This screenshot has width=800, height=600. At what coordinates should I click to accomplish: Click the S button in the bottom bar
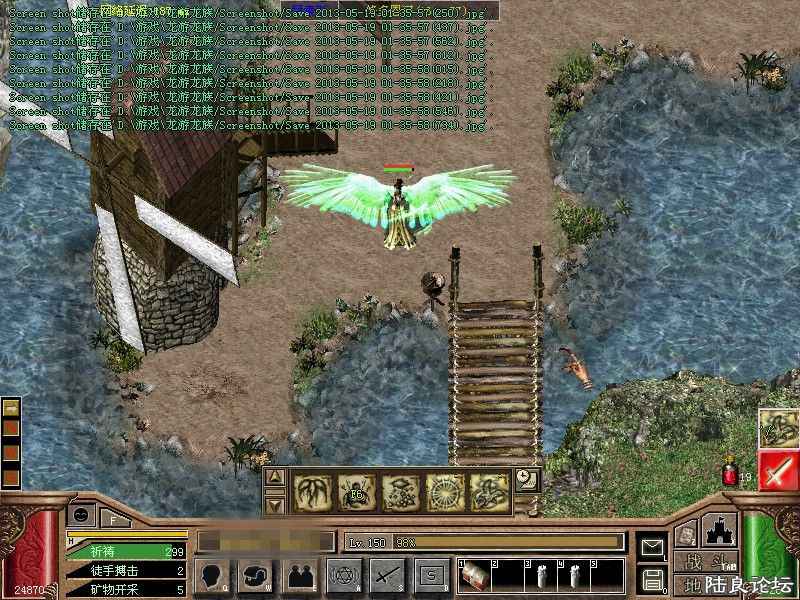pyautogui.click(x=431, y=575)
